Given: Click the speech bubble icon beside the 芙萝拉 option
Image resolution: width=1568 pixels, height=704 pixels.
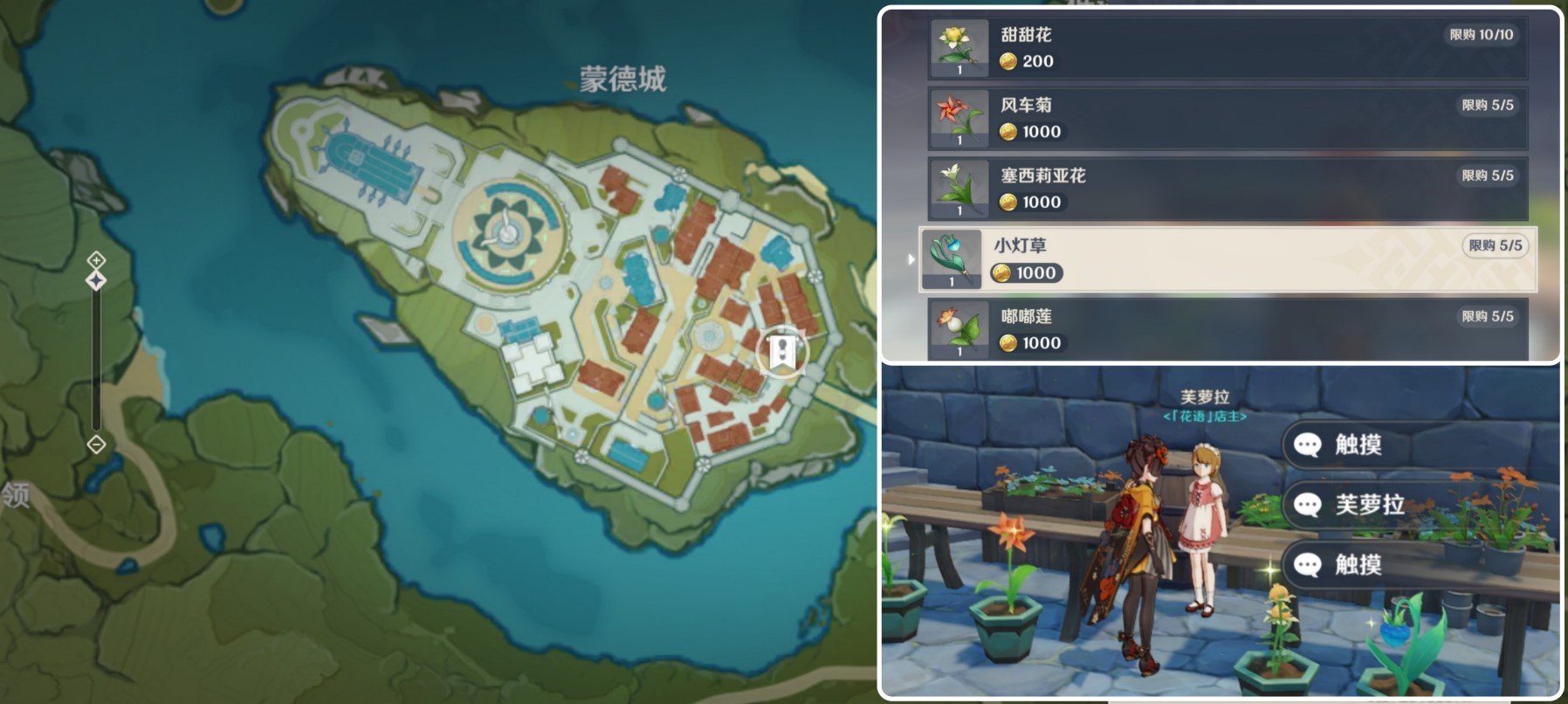Looking at the screenshot, I should click(x=1306, y=504).
